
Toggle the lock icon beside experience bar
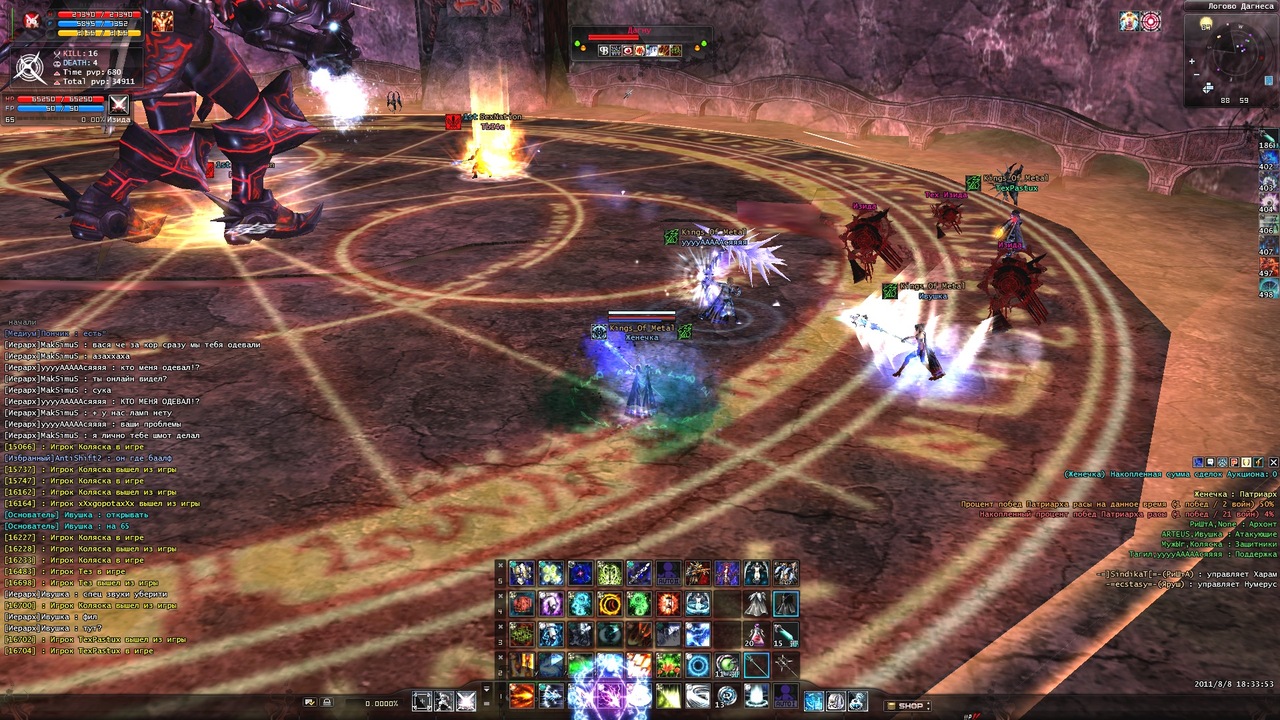(326, 703)
